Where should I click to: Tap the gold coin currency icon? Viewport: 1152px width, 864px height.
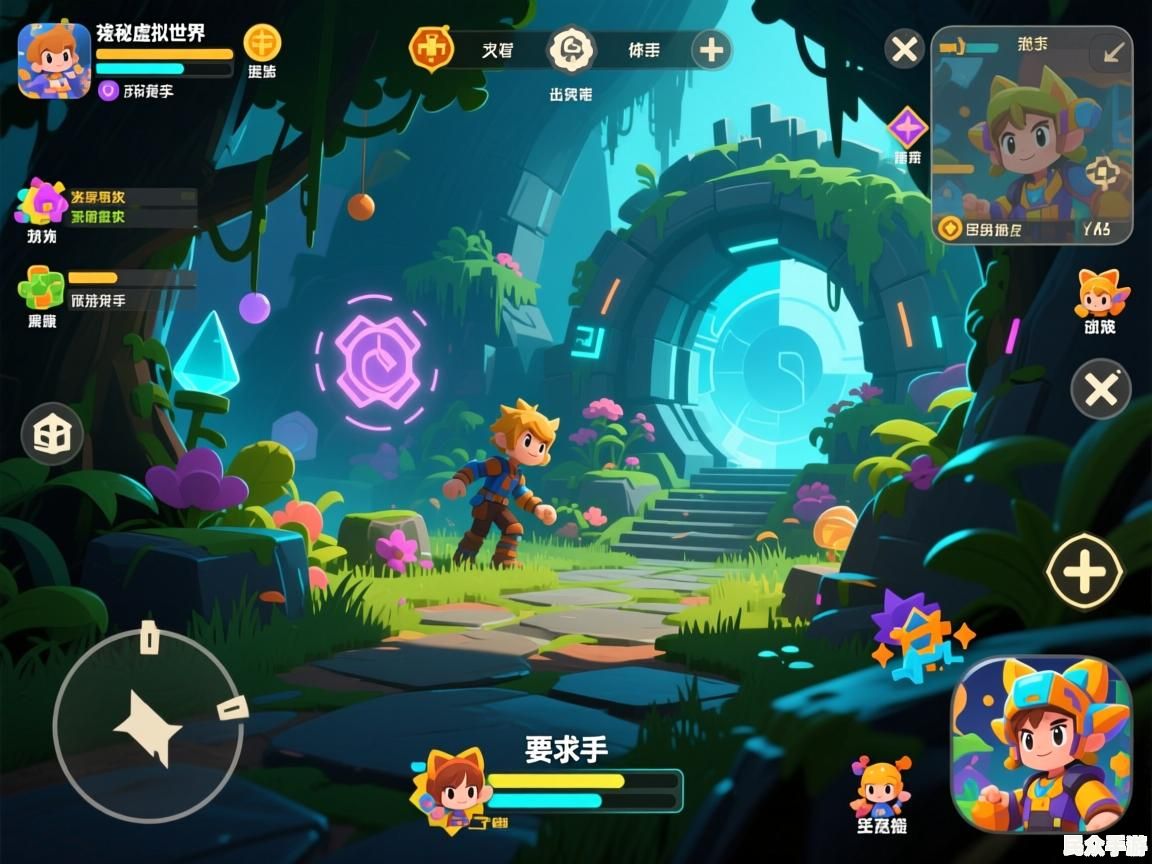pyautogui.click(x=262, y=43)
